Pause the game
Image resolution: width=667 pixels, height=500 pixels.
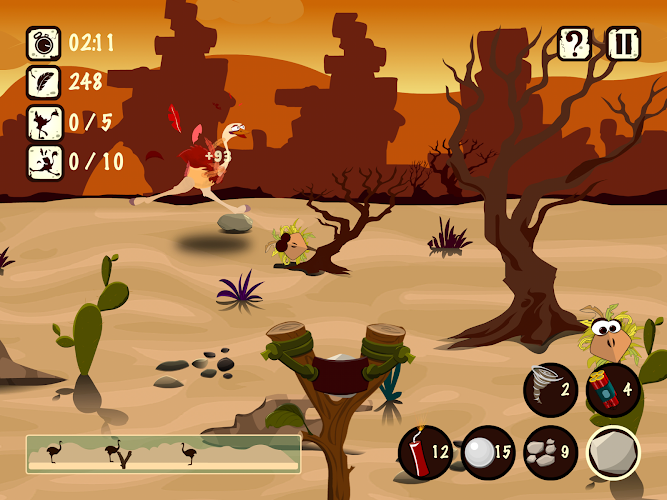pos(623,44)
